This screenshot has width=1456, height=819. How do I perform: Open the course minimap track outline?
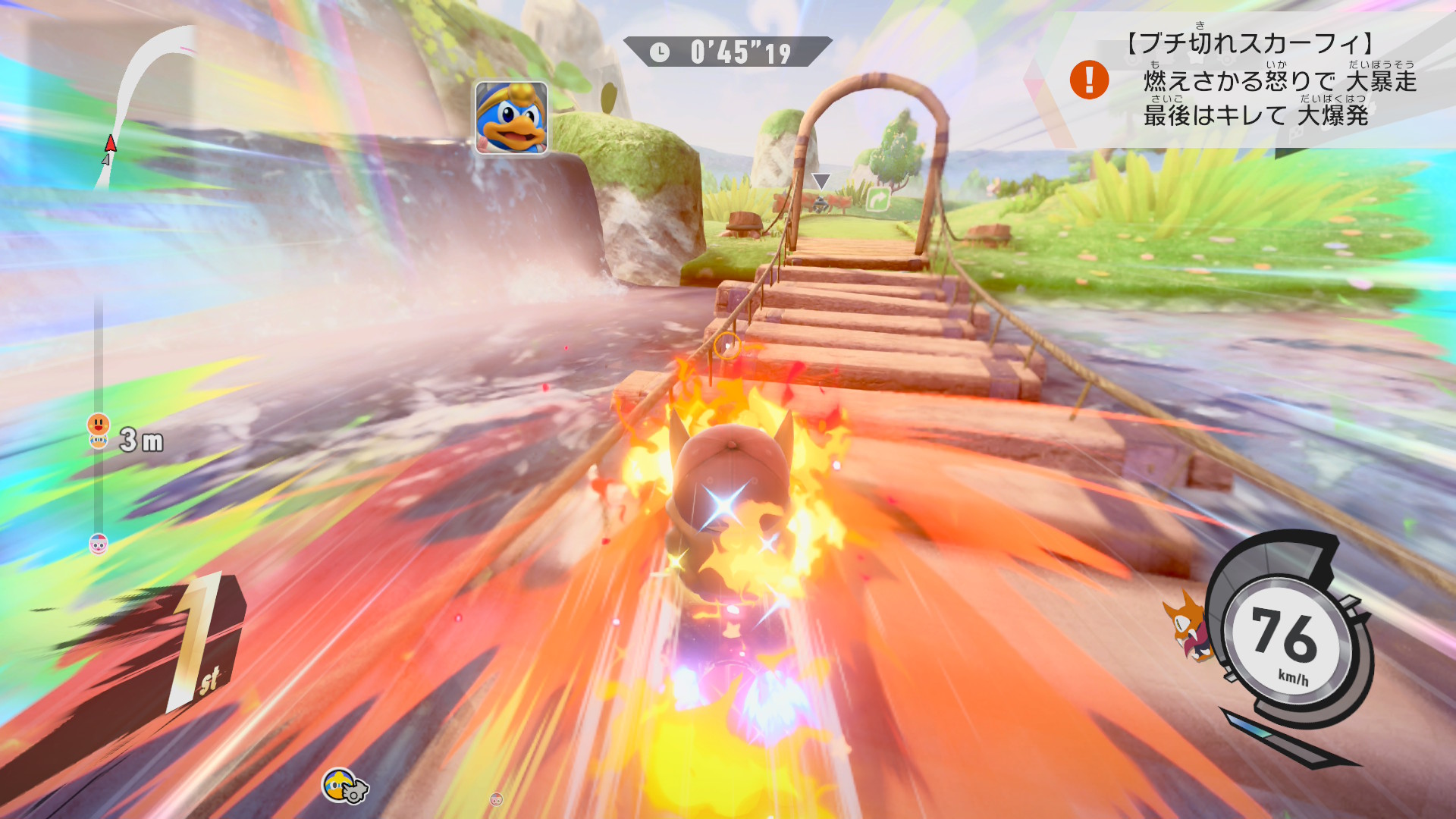(x=143, y=99)
